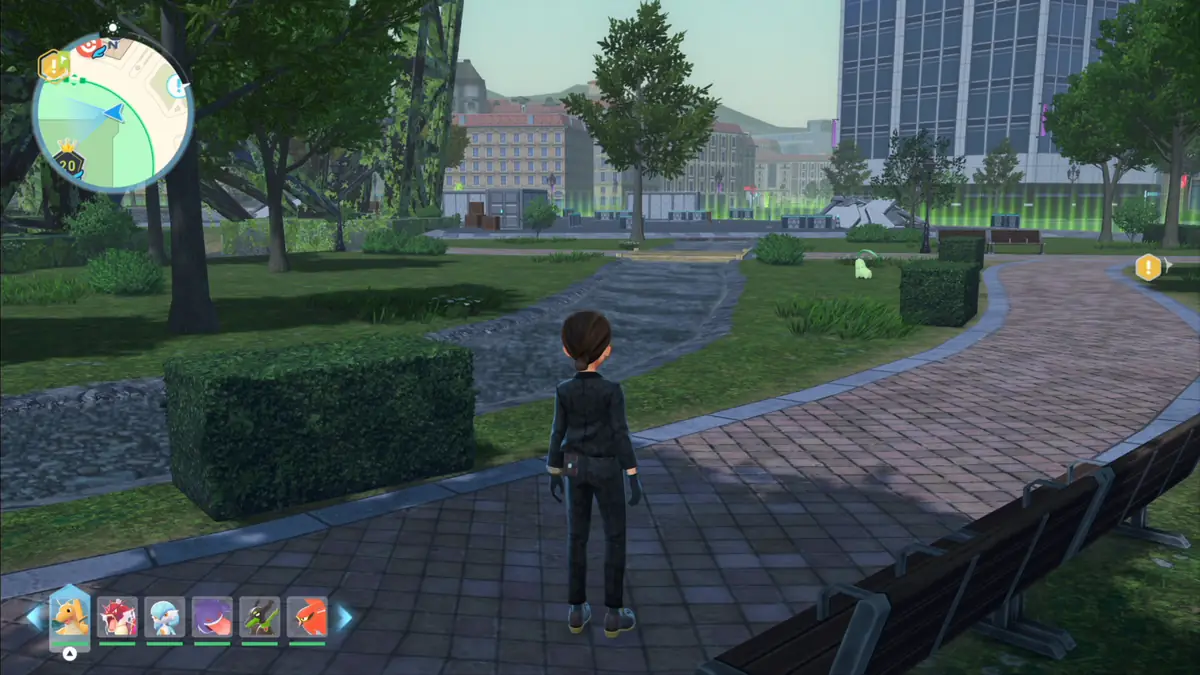Click the party bar's right arrow

point(344,617)
